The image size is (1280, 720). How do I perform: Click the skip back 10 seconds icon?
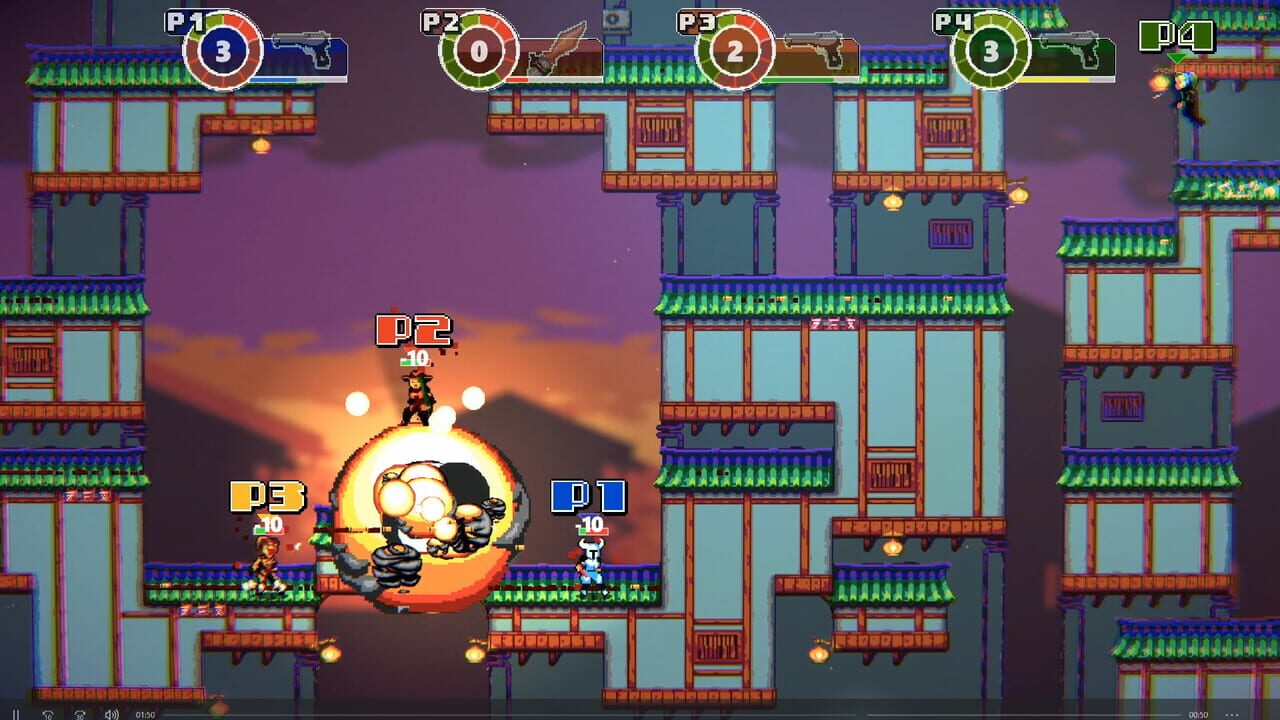(48, 713)
